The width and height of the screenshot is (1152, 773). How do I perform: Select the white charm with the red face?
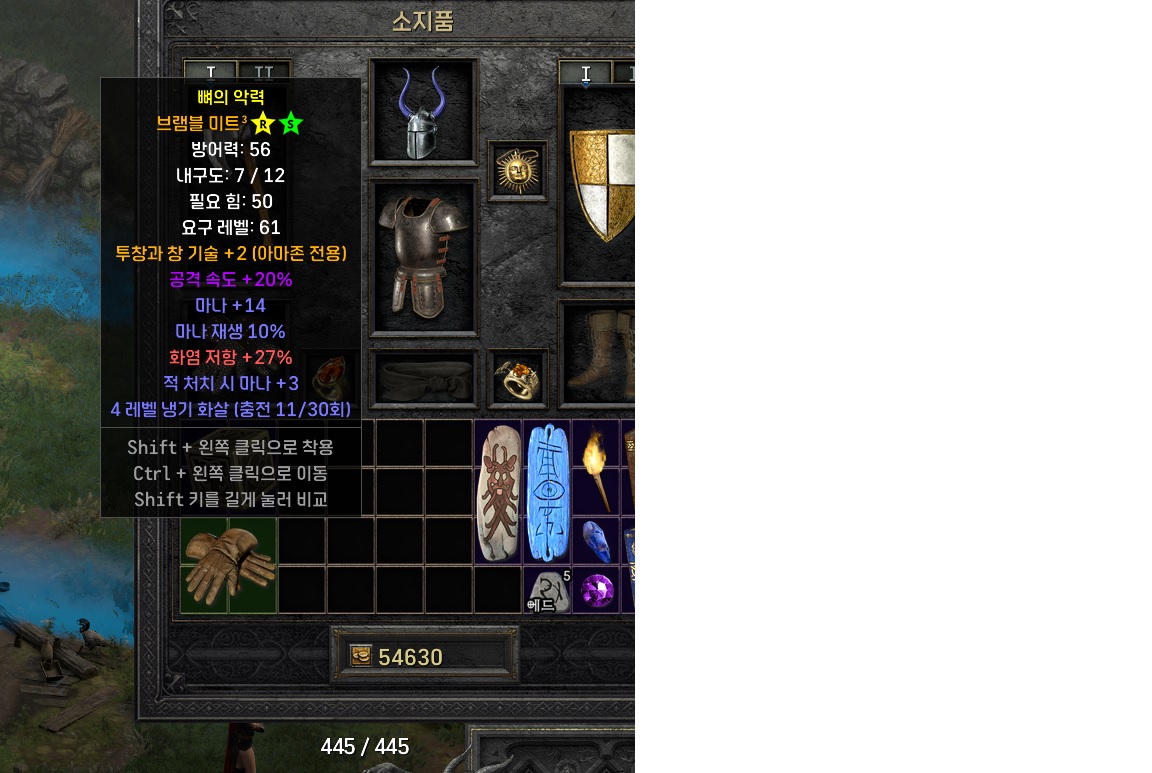[x=498, y=492]
